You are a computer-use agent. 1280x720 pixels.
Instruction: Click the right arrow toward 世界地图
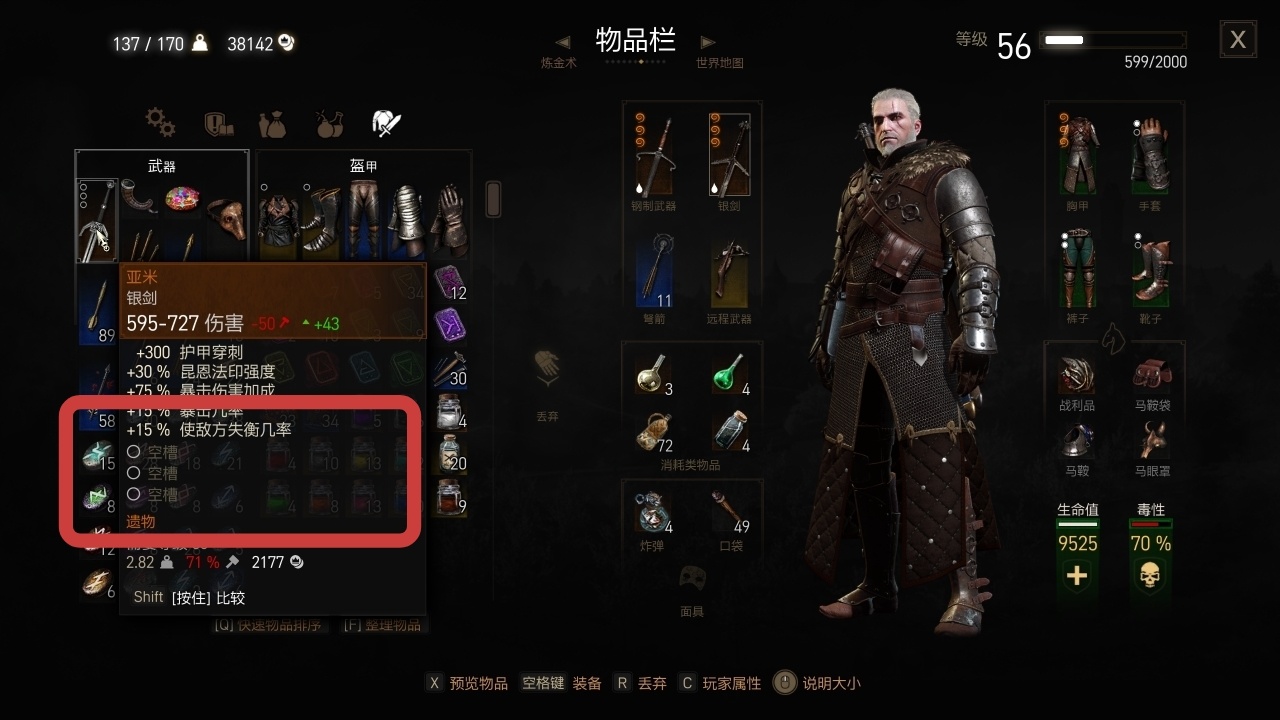click(x=707, y=41)
